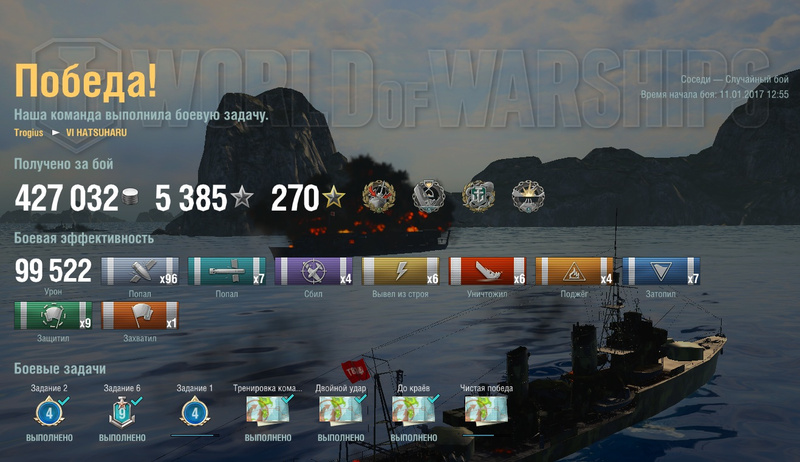Inspect the first achievement medal with red emblem
Viewport: 800px width, 462px height.
(380, 196)
